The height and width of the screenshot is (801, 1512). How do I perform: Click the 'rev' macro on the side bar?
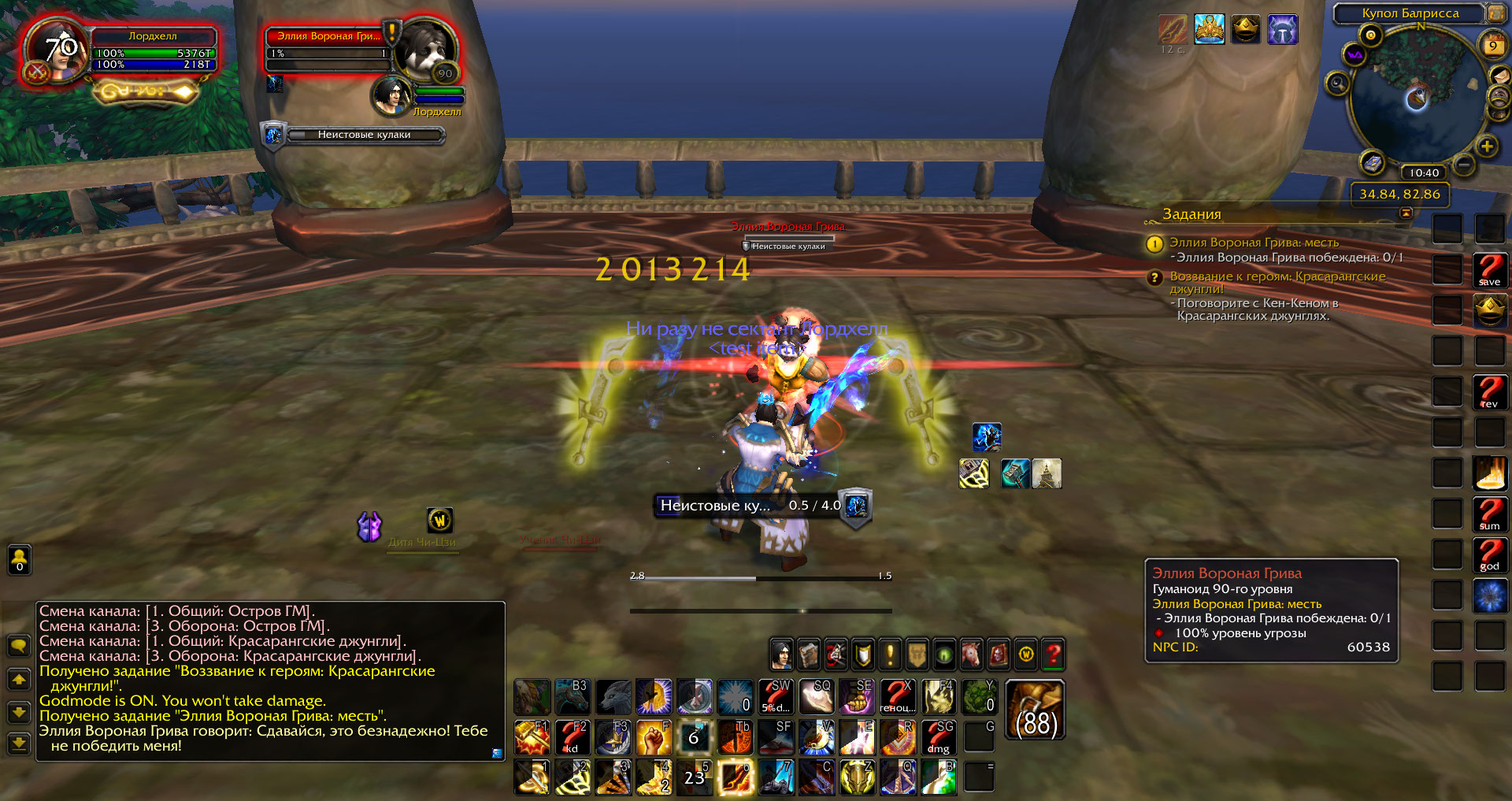pyautogui.click(x=1489, y=392)
